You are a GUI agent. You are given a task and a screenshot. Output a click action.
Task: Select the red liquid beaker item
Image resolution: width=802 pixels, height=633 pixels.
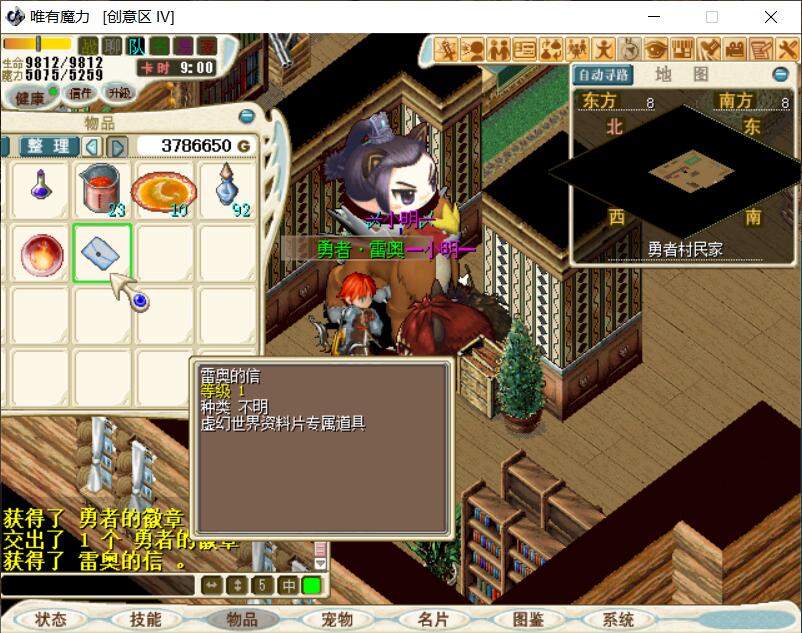tap(102, 187)
